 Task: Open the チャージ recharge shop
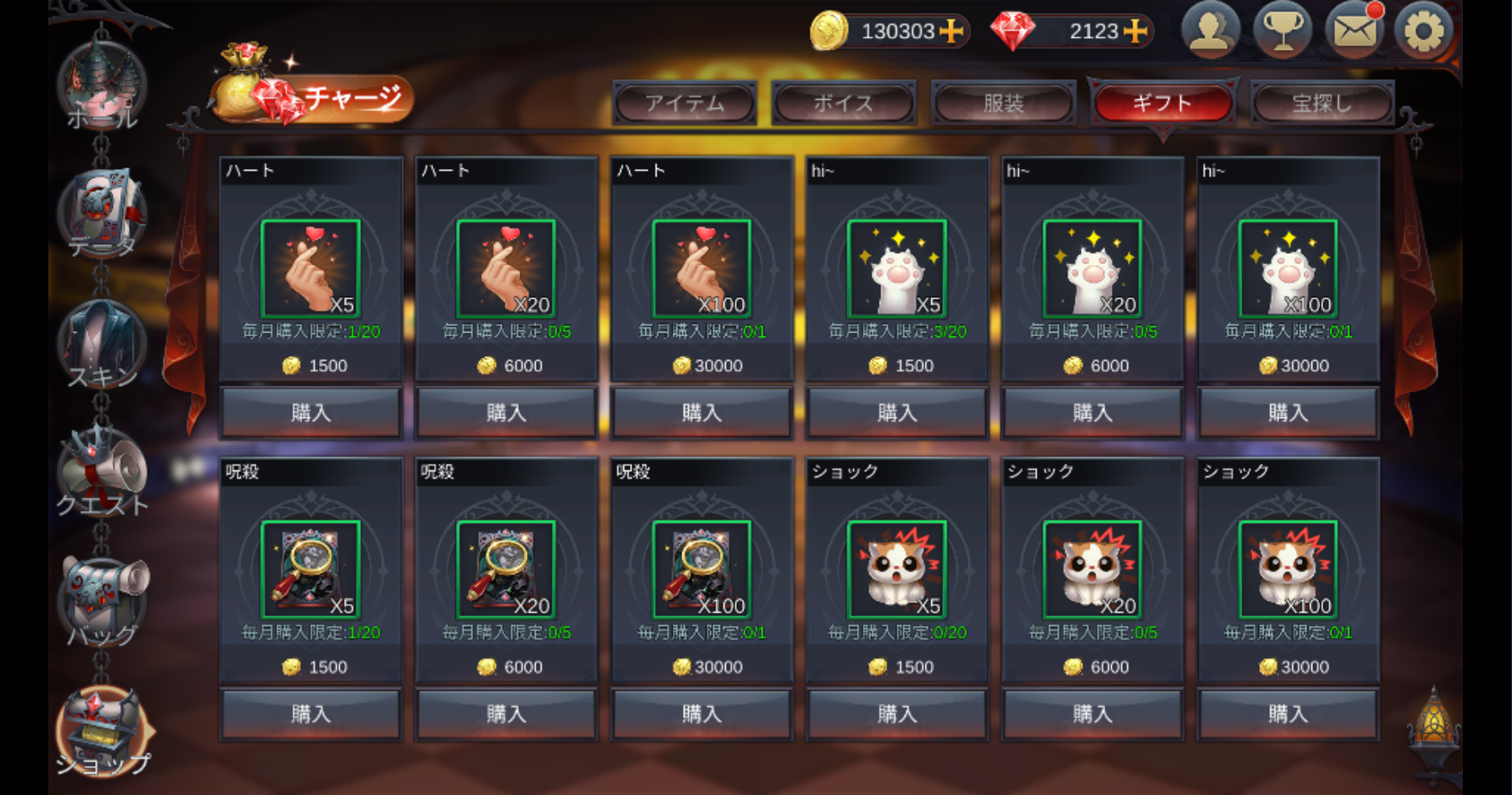pyautogui.click(x=314, y=99)
